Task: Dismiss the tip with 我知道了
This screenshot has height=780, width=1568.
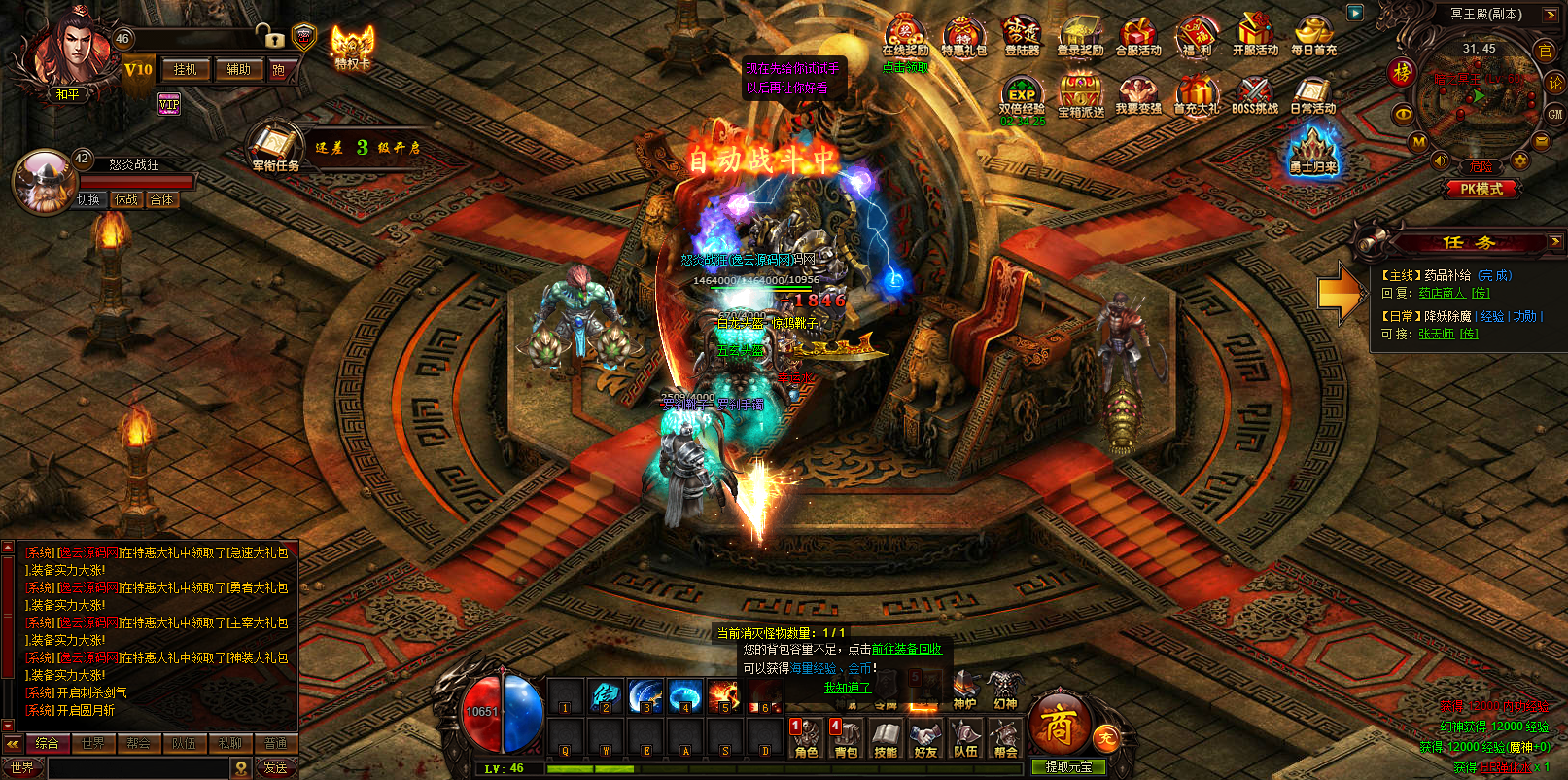Action: coord(847,688)
